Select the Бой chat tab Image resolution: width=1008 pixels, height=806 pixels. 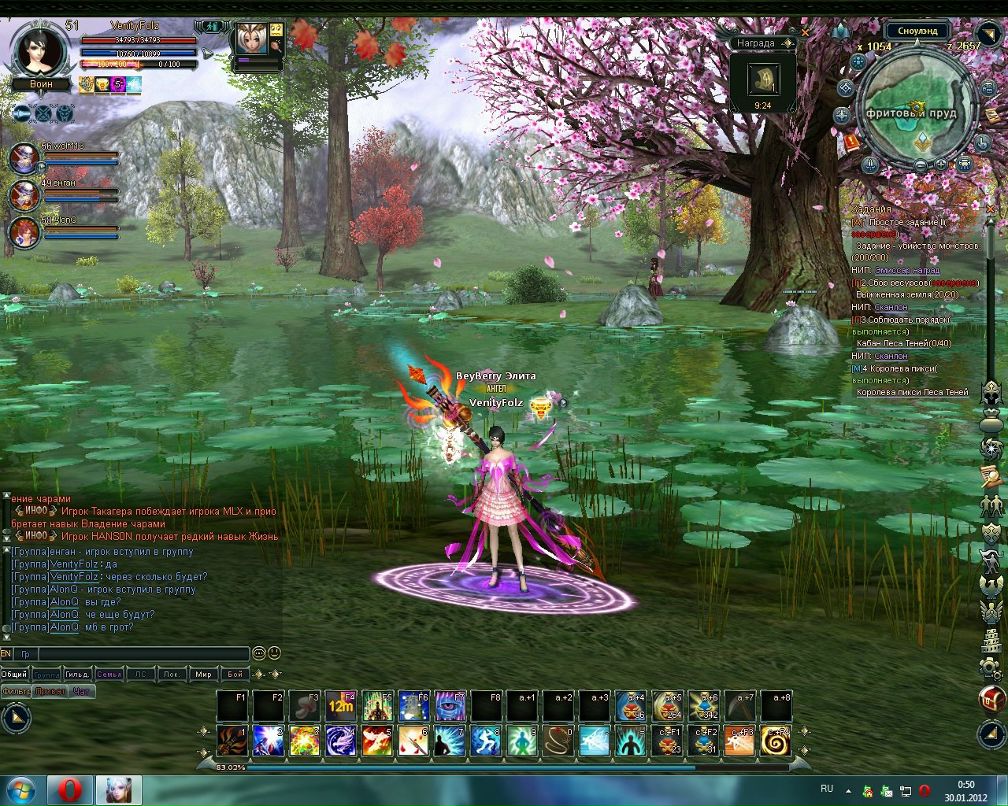tap(234, 674)
